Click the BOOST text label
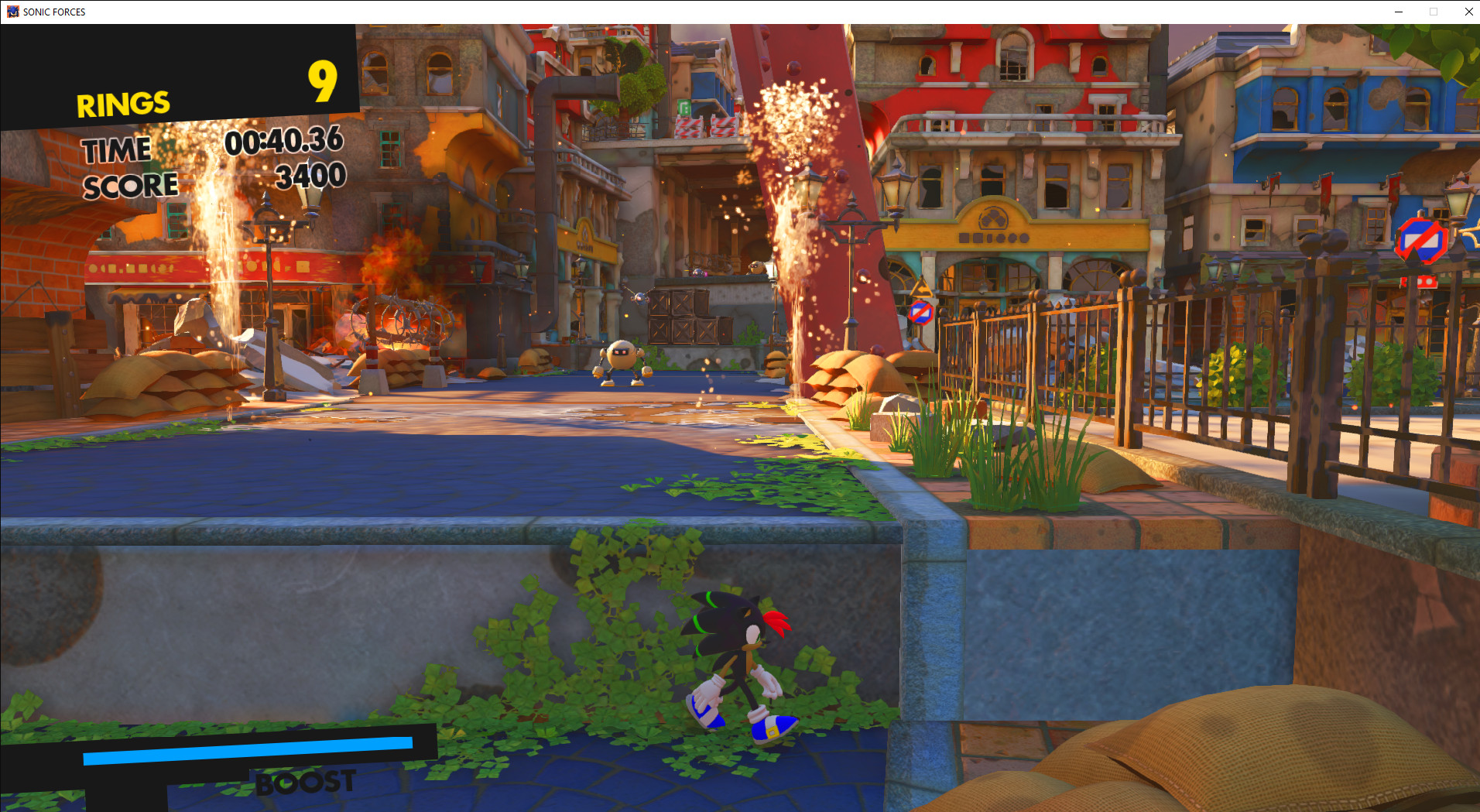Screen dimensions: 1480x812 [303, 782]
